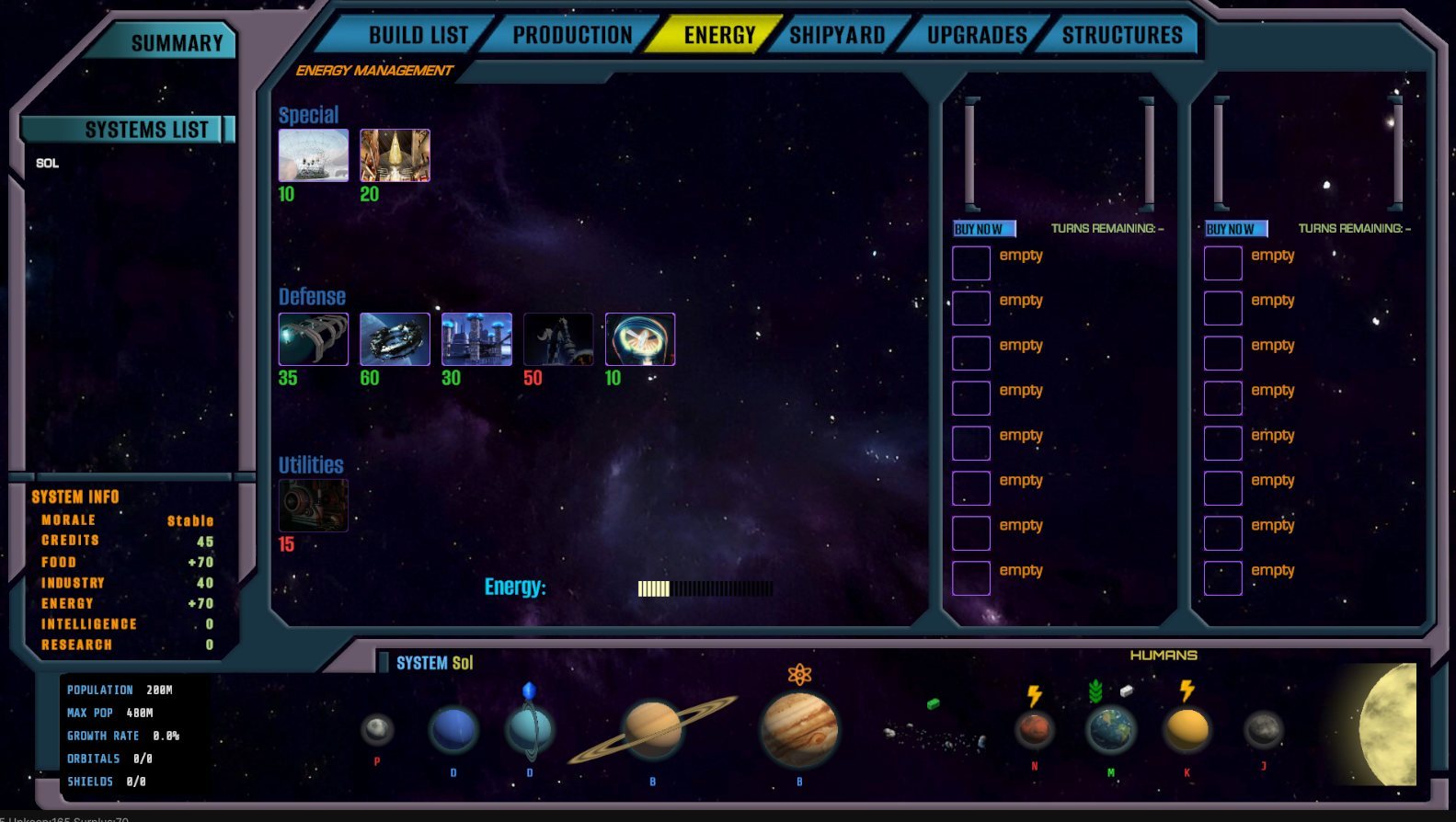Toggle the Defense building costing 60 energy

tap(395, 339)
